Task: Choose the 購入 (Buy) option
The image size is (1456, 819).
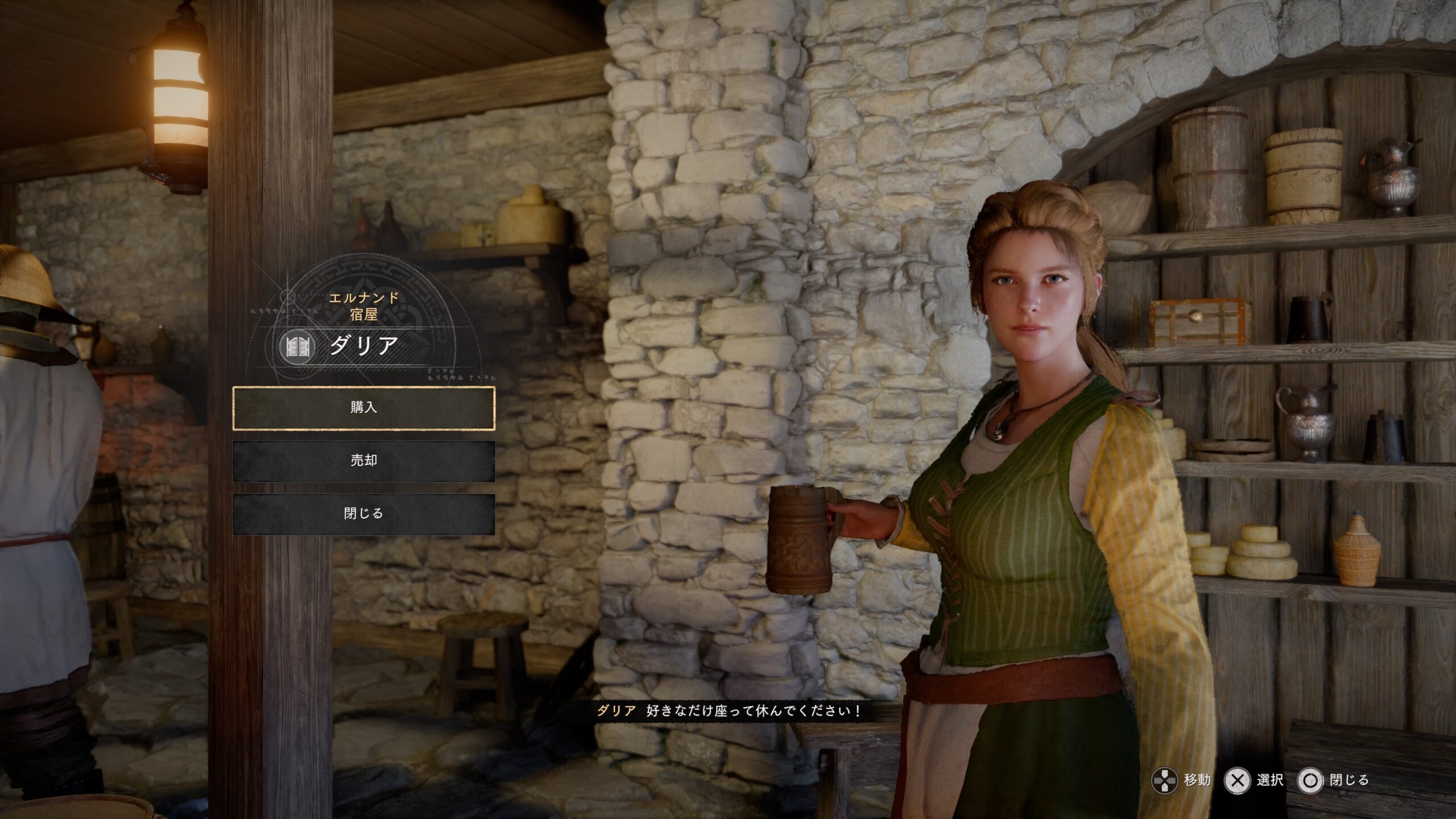Action: coord(363,408)
